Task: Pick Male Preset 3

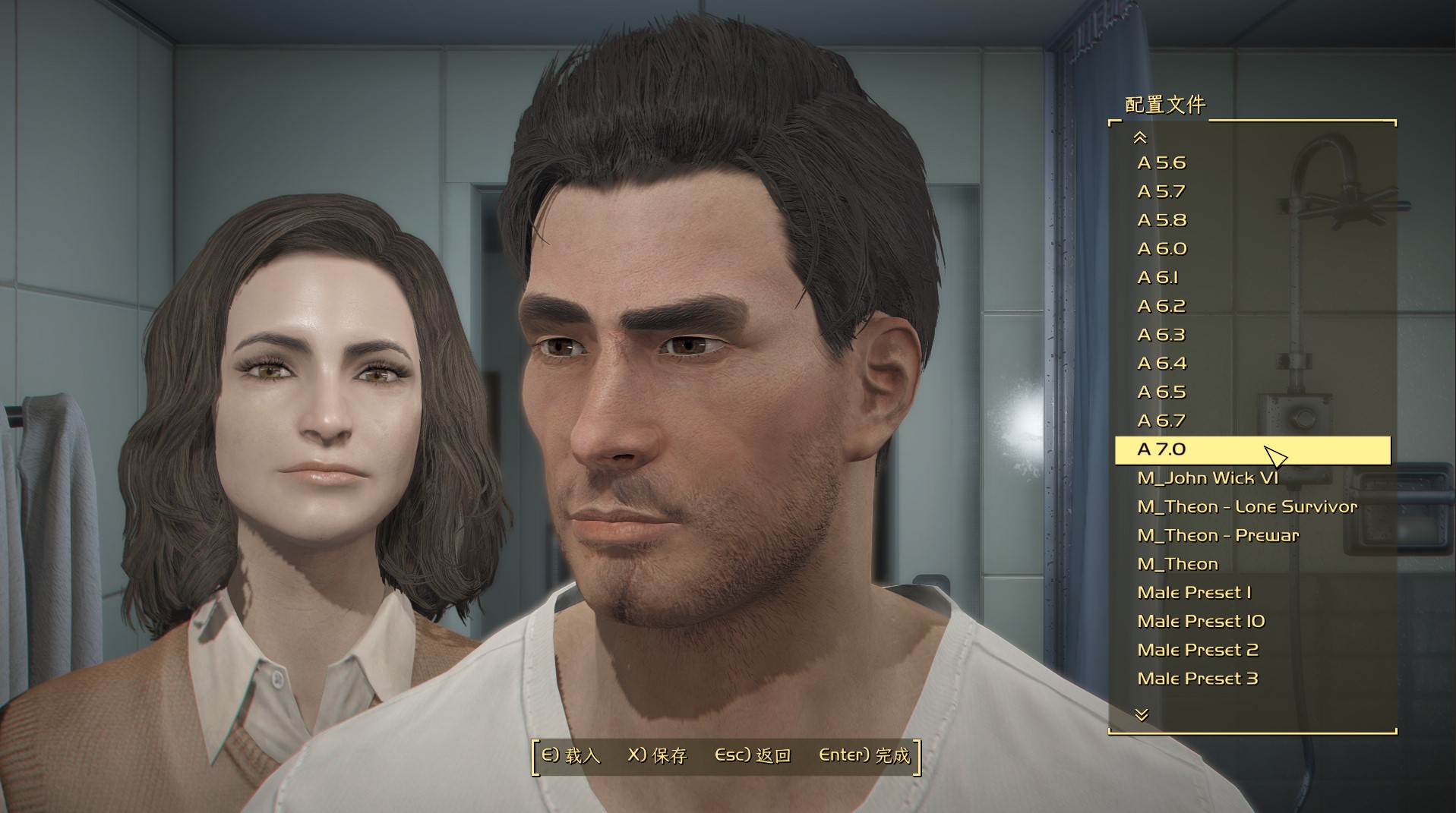Action: (1198, 679)
